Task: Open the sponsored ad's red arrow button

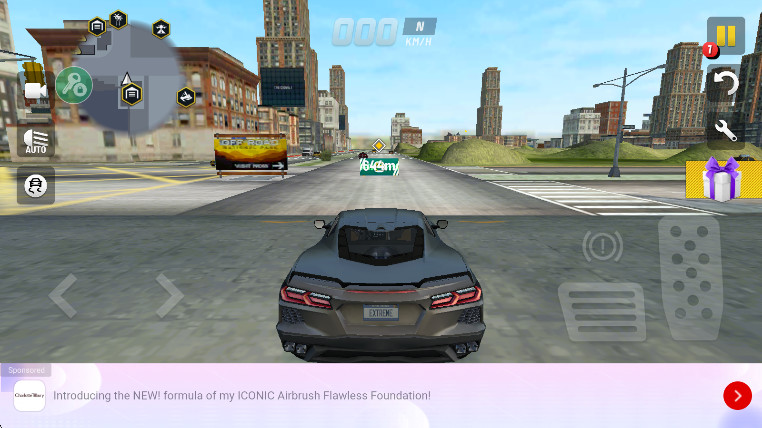Action: coord(737,396)
